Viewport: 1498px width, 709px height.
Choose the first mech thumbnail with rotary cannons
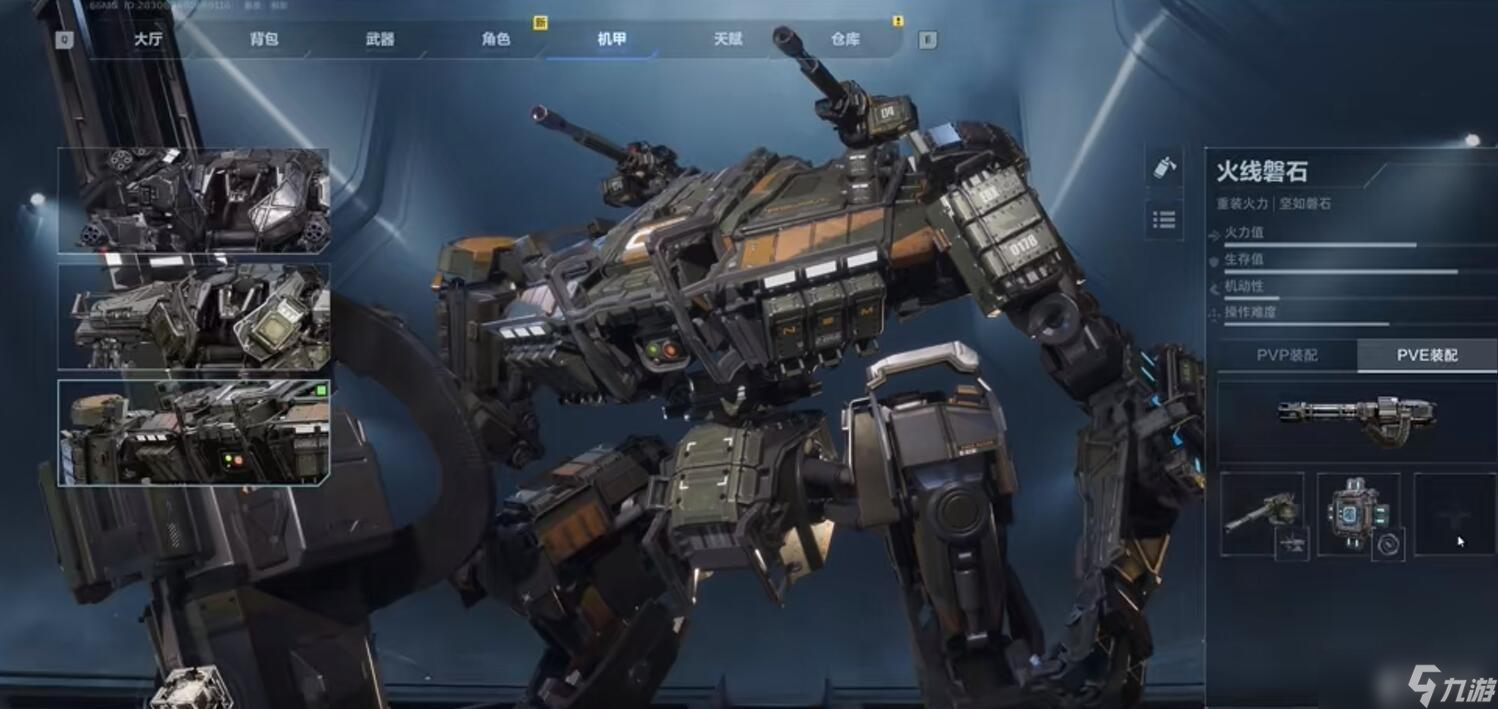point(194,201)
